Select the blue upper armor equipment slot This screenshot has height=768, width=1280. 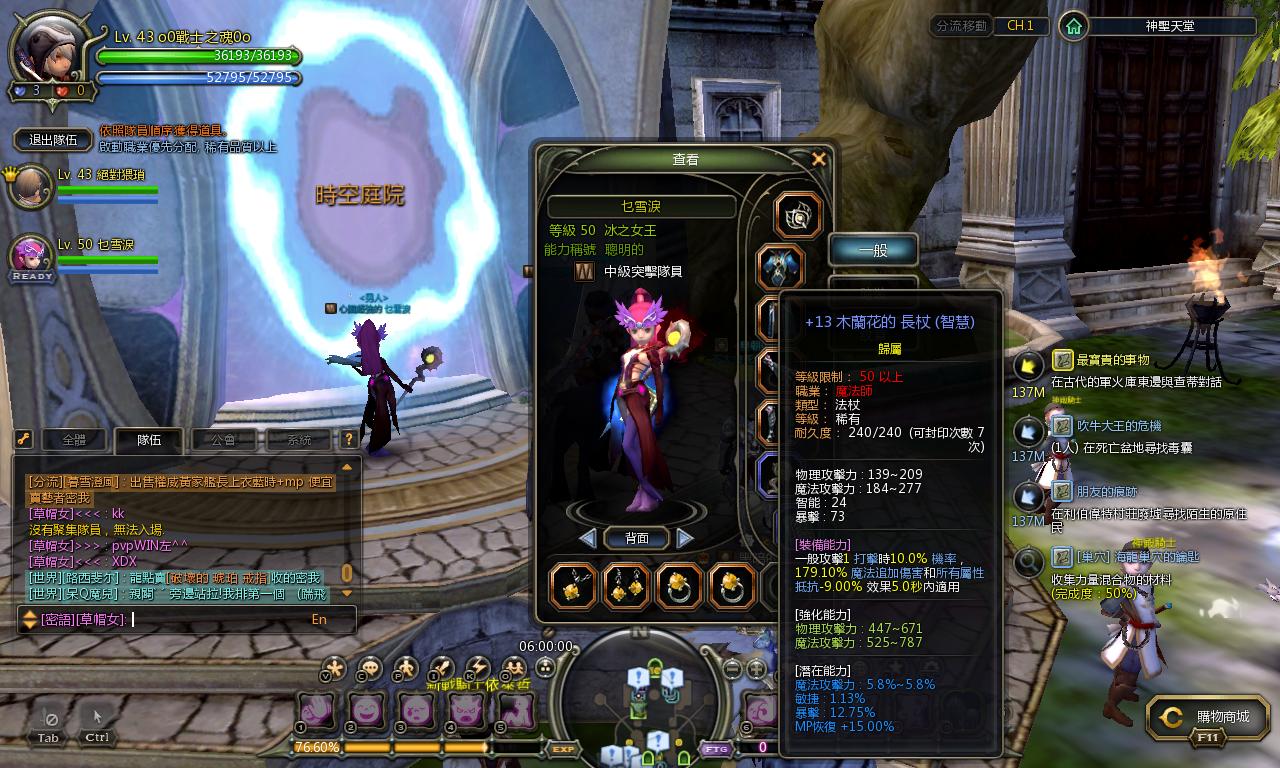[x=781, y=267]
